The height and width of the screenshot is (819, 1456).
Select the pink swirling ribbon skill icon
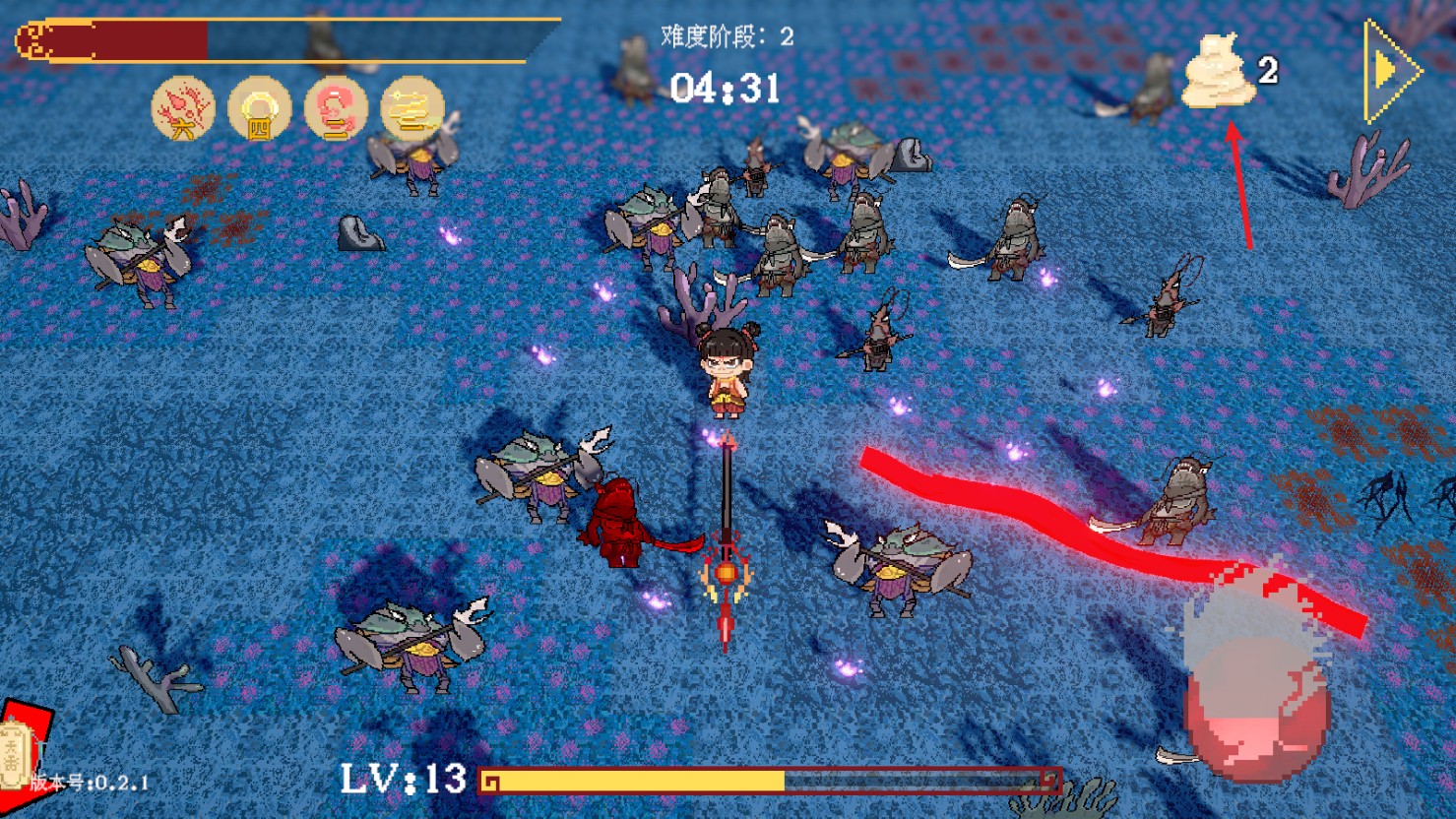(x=336, y=108)
